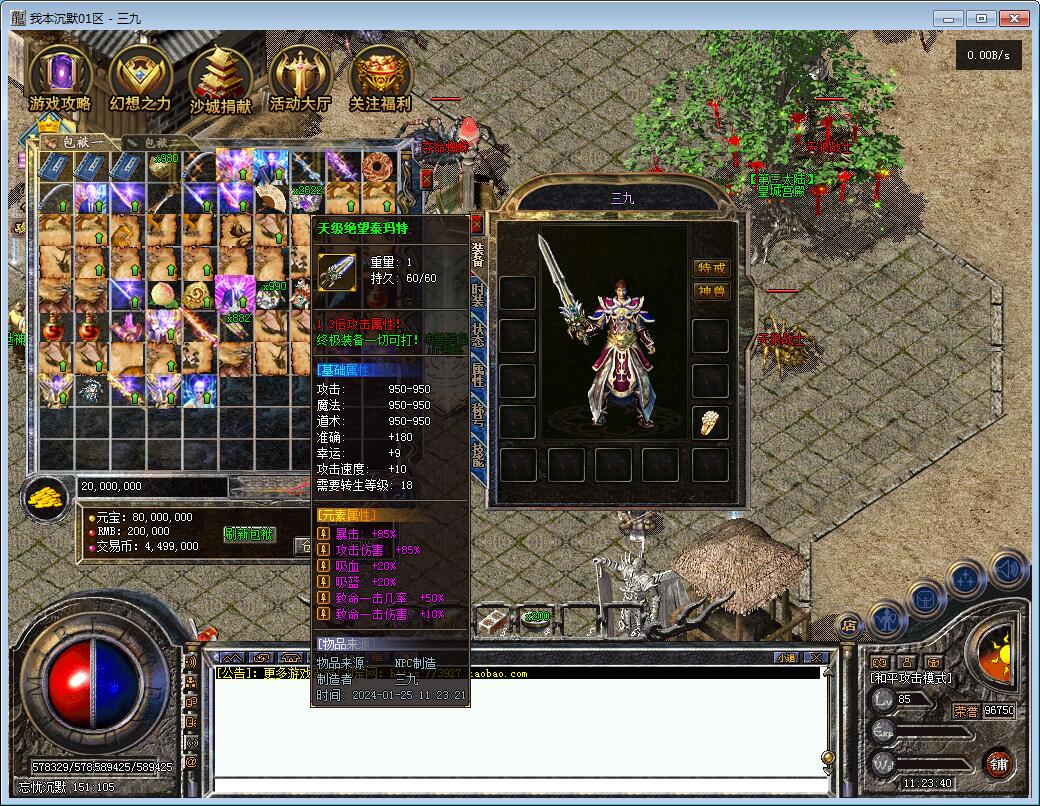1040x806 pixels.
Task: Close the character equipment panel
Action: [477, 223]
